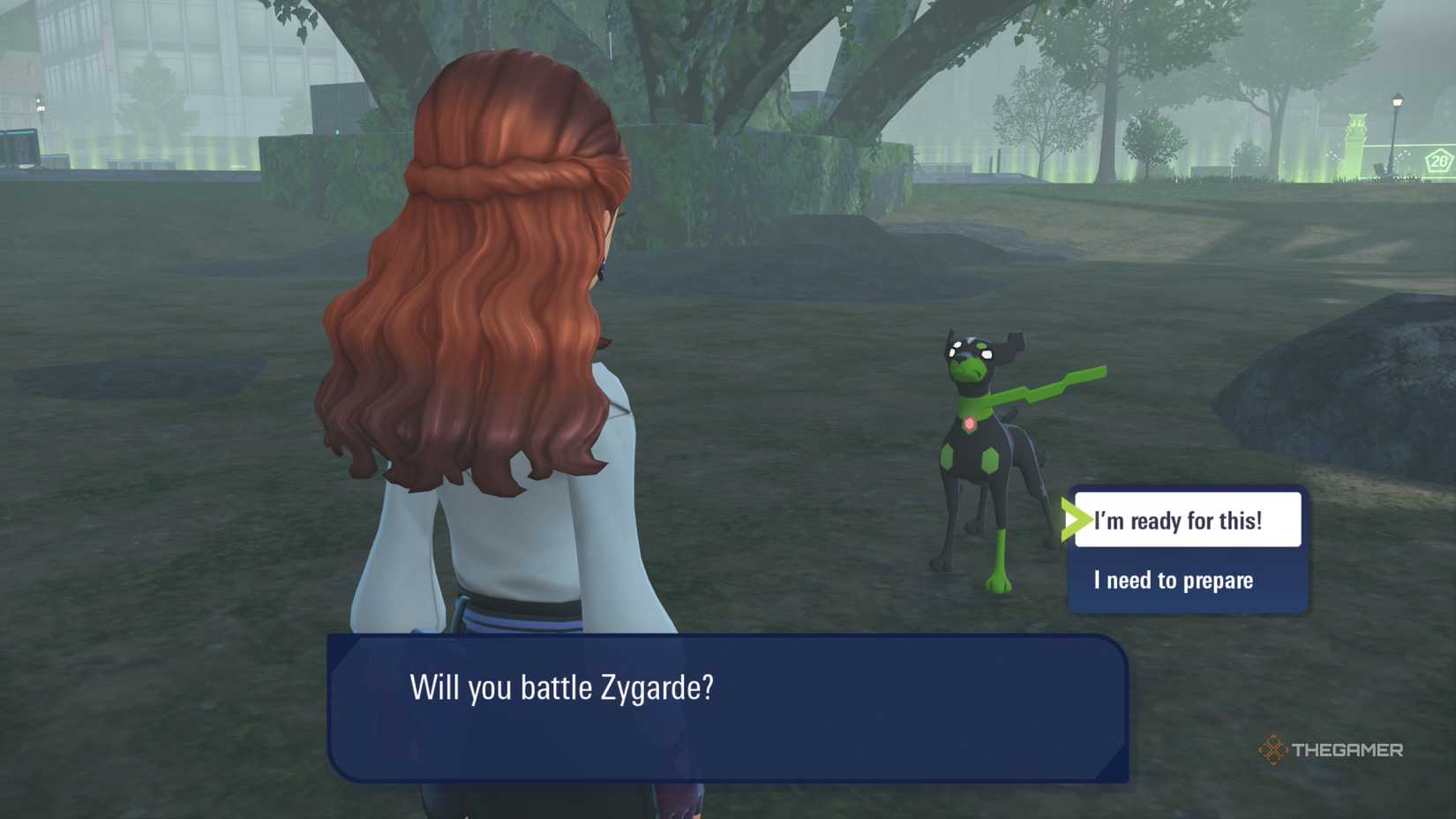Click the orange TheGamer watermark logo icon

click(1272, 751)
